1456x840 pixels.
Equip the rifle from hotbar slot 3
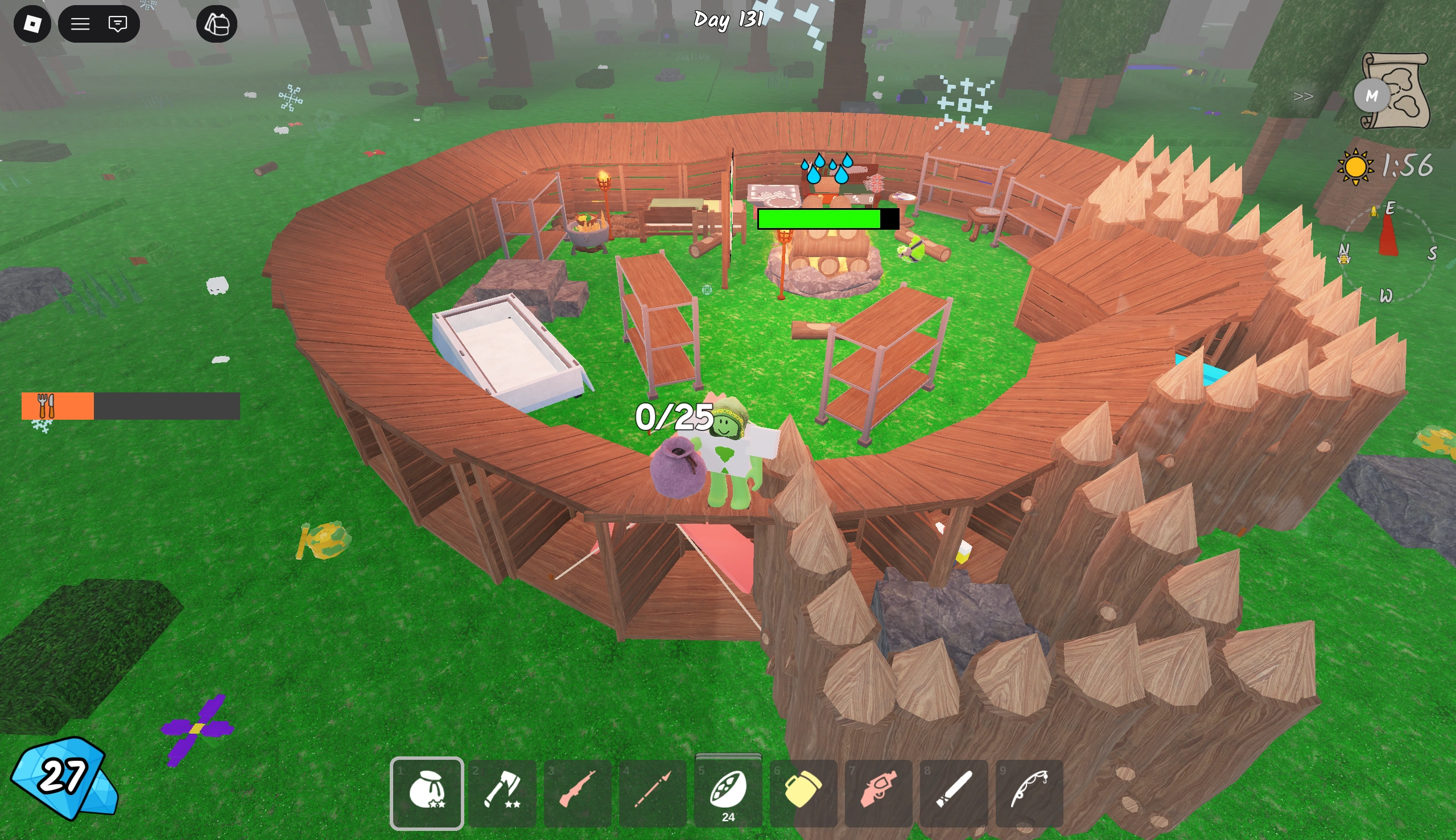(578, 795)
